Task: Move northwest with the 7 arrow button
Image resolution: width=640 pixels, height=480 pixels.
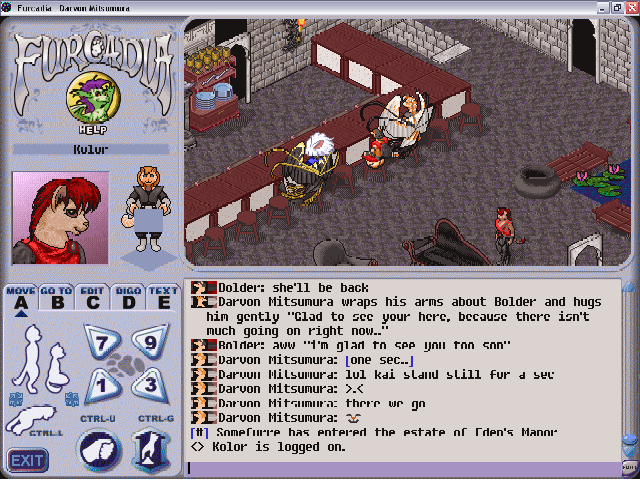Action: [x=100, y=341]
